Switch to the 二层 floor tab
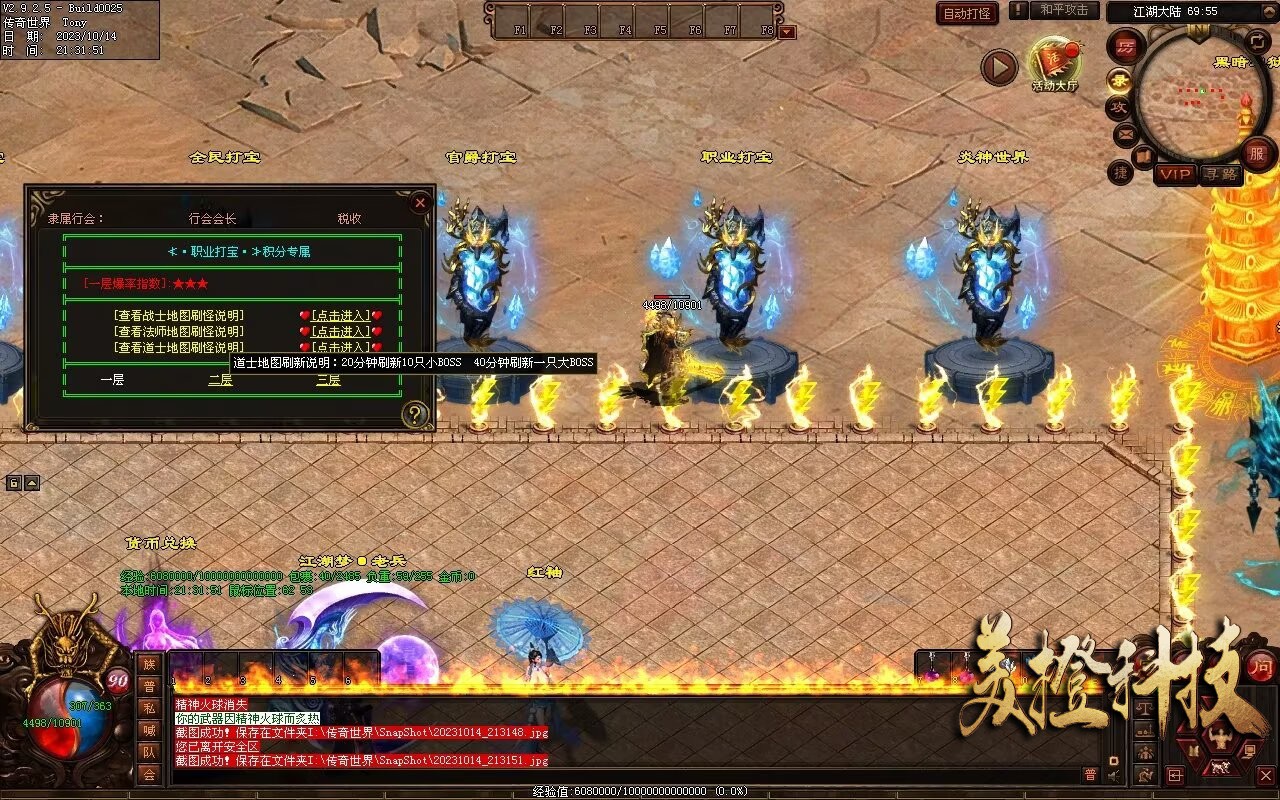The image size is (1280, 800). point(220,380)
